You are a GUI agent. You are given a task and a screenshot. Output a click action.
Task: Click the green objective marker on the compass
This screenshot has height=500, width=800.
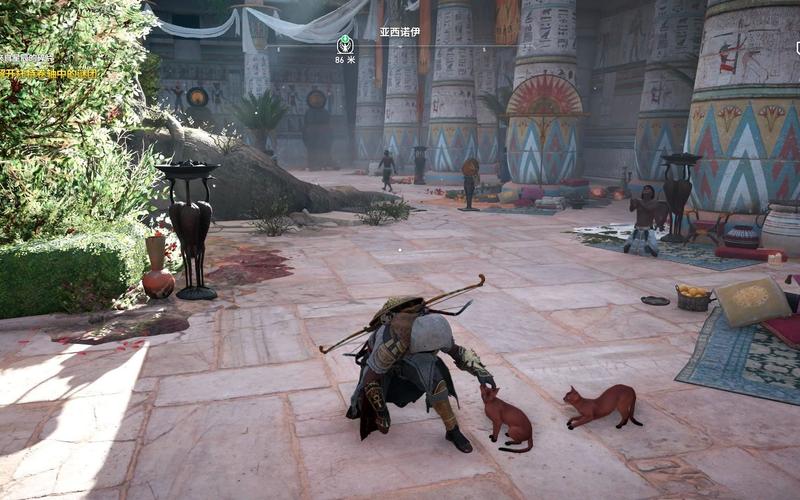pos(345,44)
